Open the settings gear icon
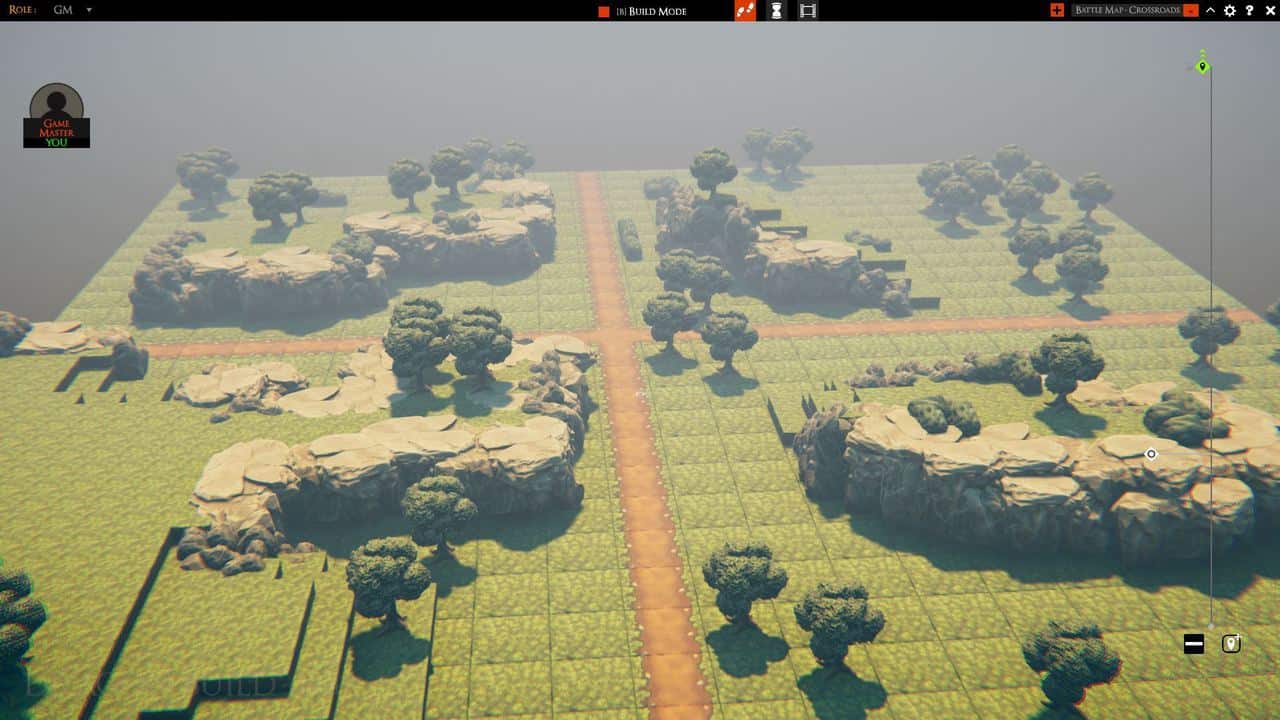 pos(1231,11)
